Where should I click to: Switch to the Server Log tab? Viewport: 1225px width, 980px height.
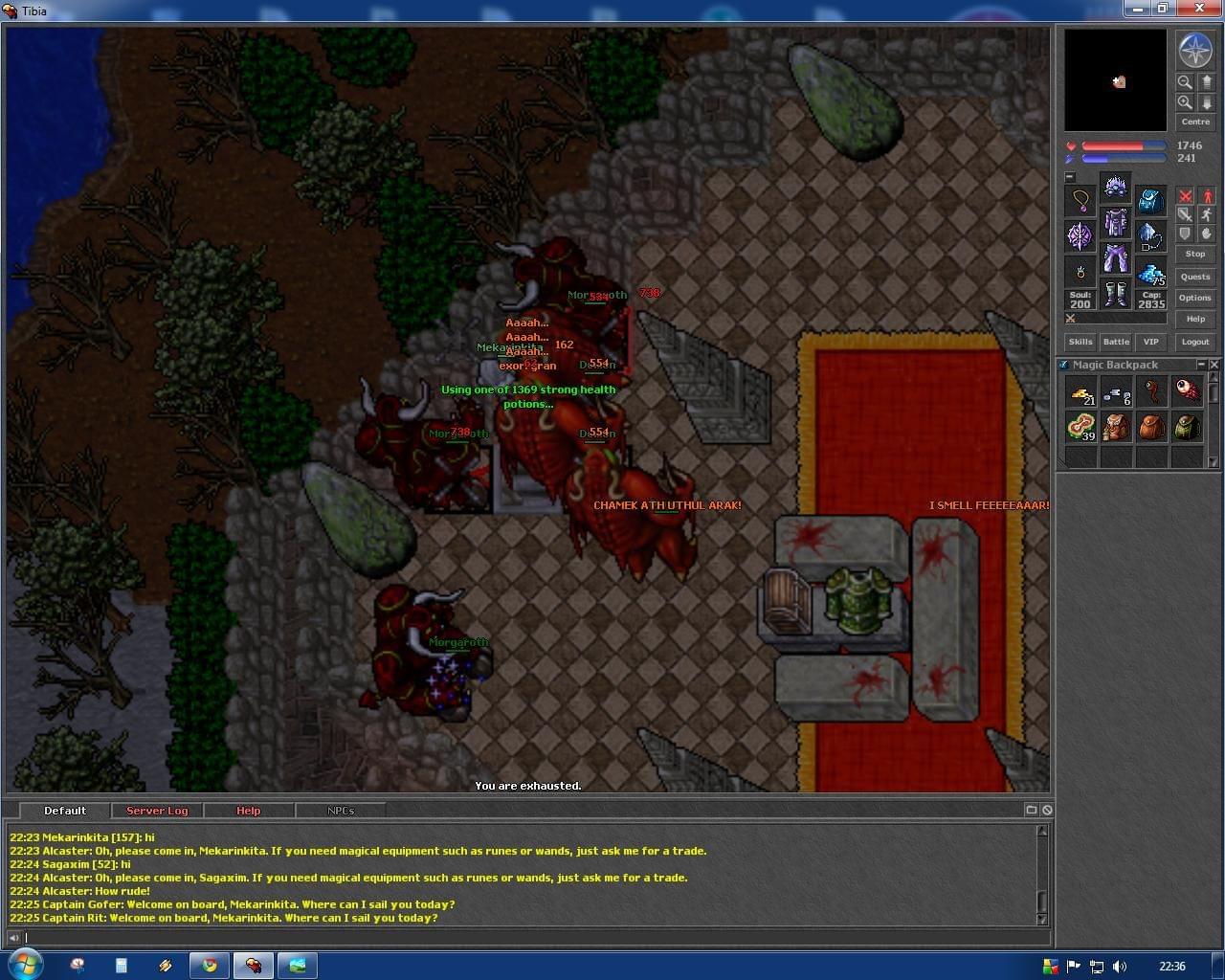pyautogui.click(x=157, y=811)
